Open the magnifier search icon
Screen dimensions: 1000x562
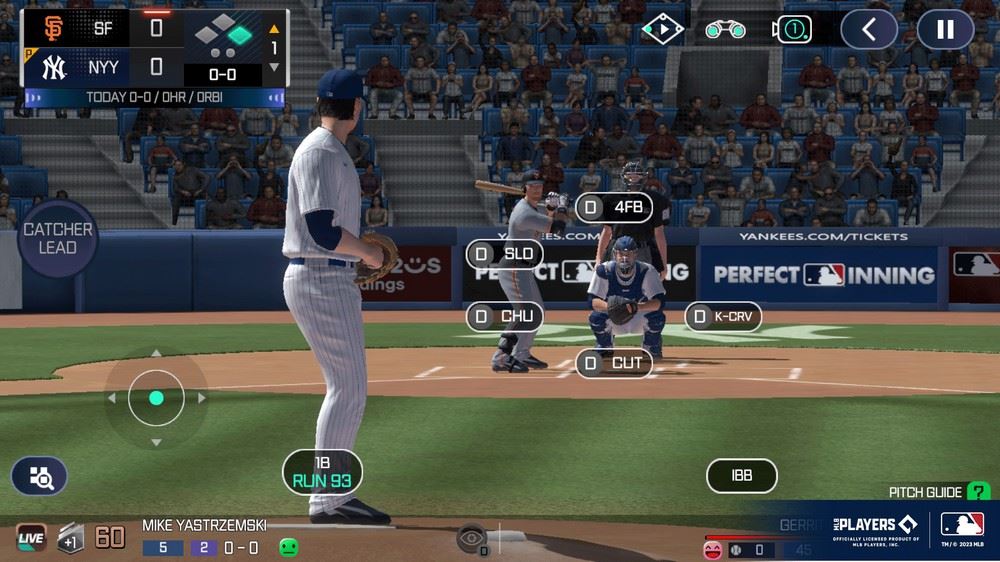click(x=40, y=477)
